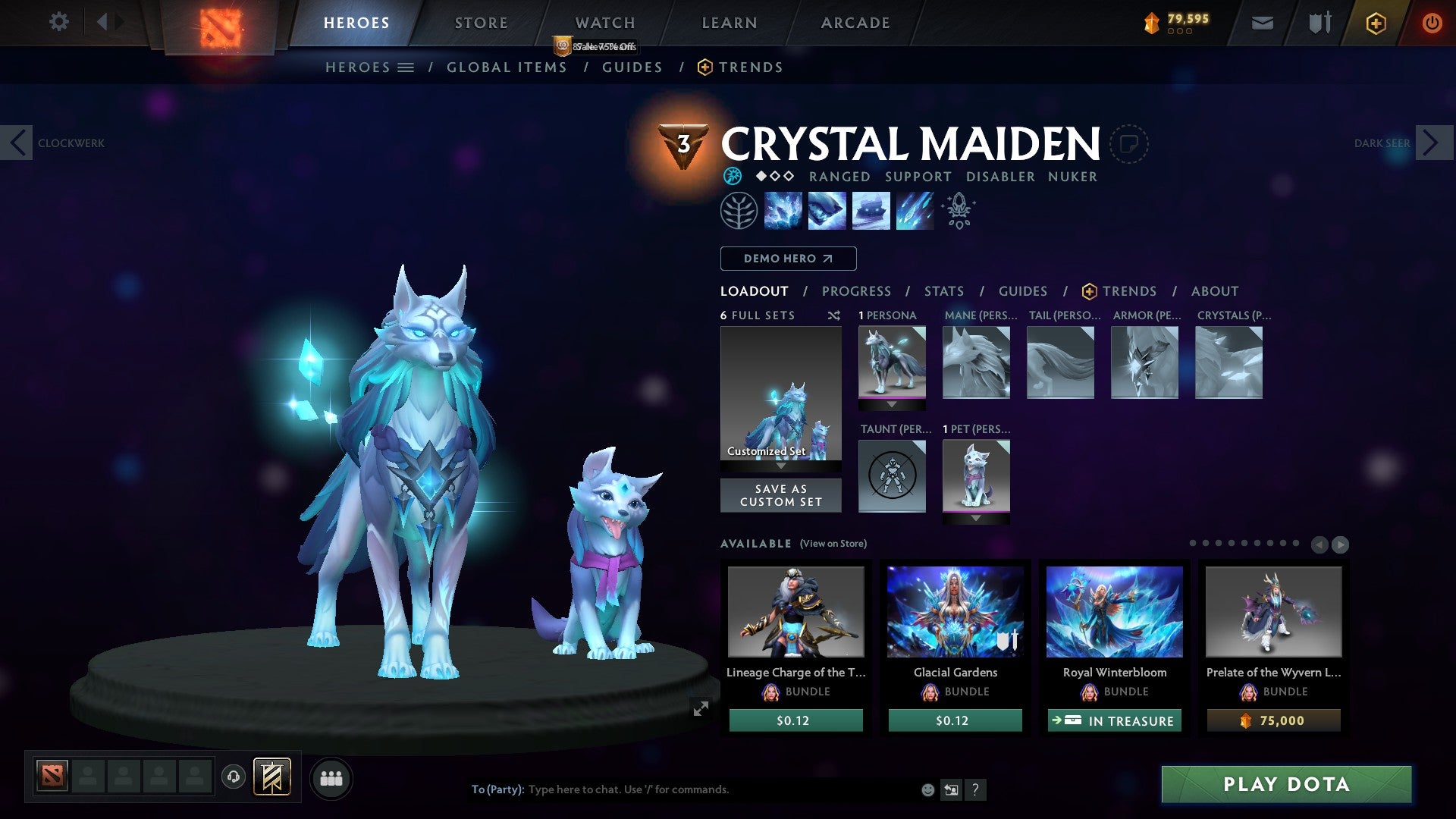
Task: Go back to Clockwerk with the left arrow
Action: (x=17, y=143)
